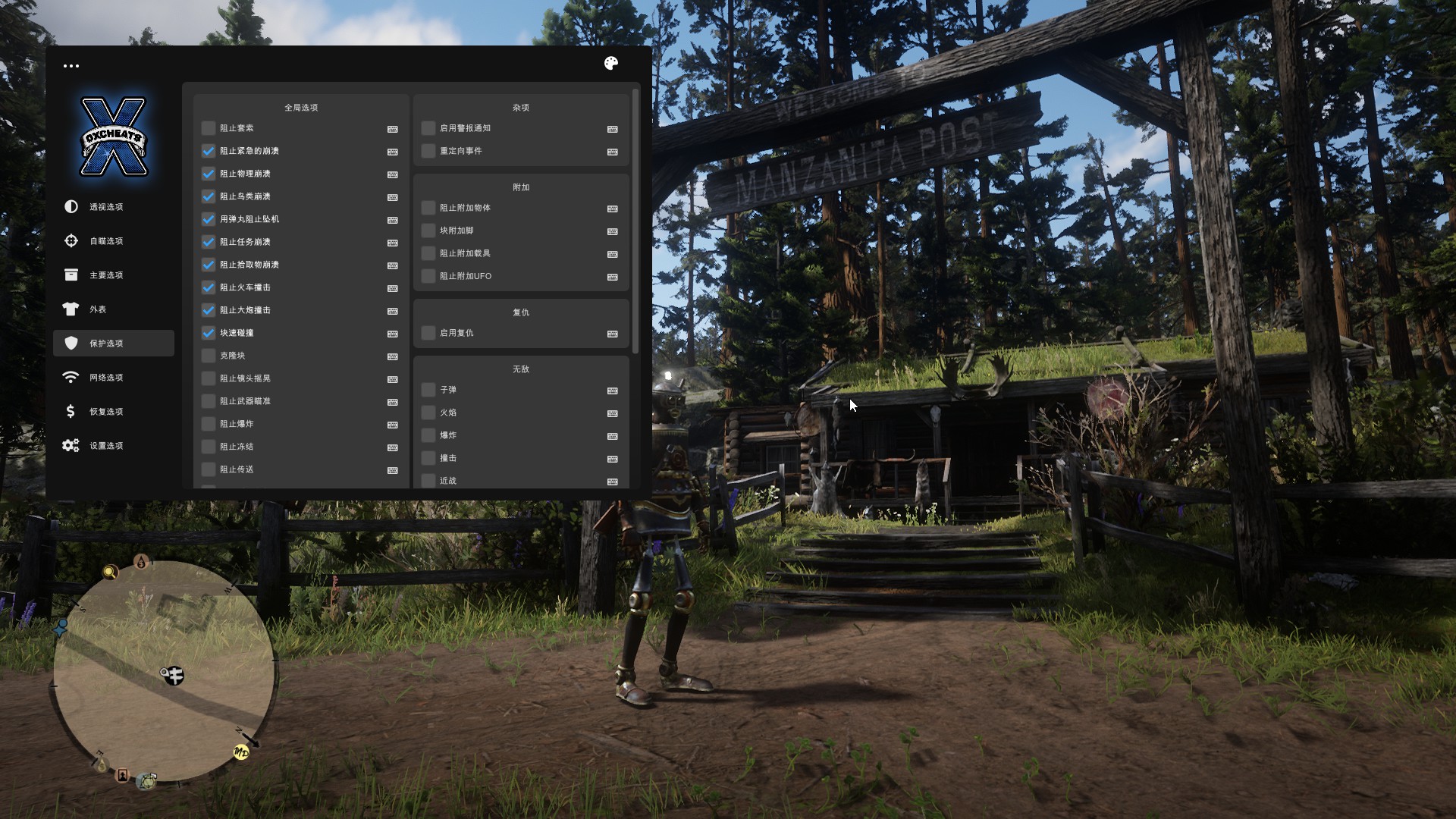Click the circular minimap

point(164,671)
